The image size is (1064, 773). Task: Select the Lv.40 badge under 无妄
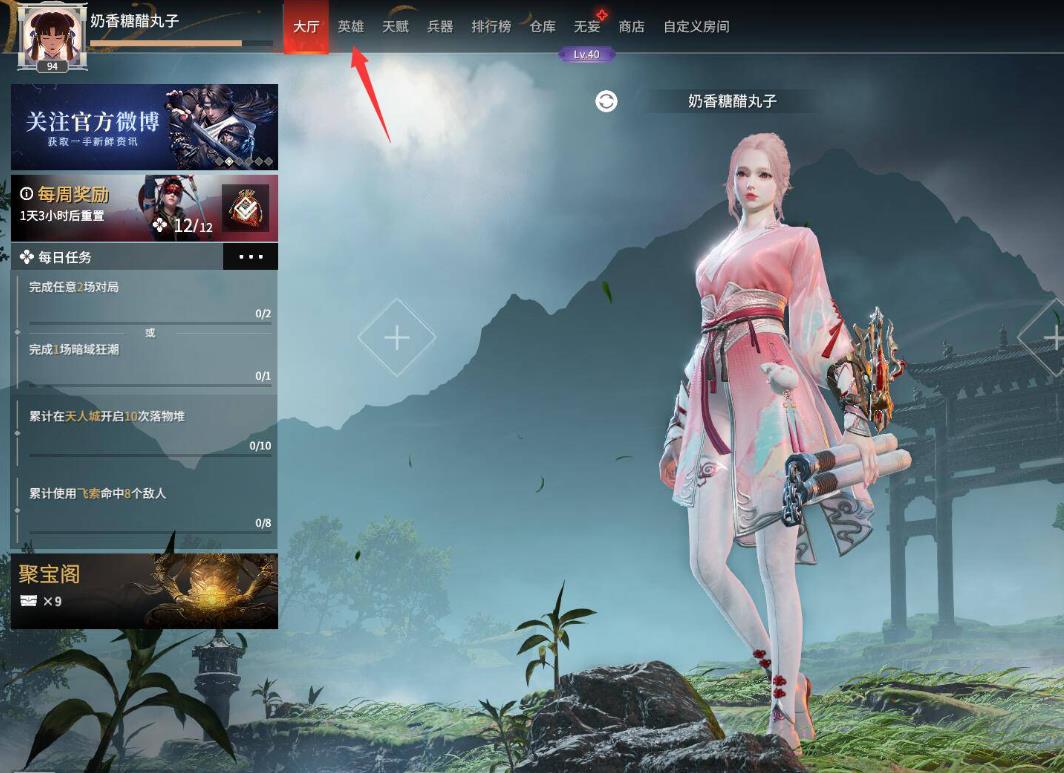coord(587,54)
